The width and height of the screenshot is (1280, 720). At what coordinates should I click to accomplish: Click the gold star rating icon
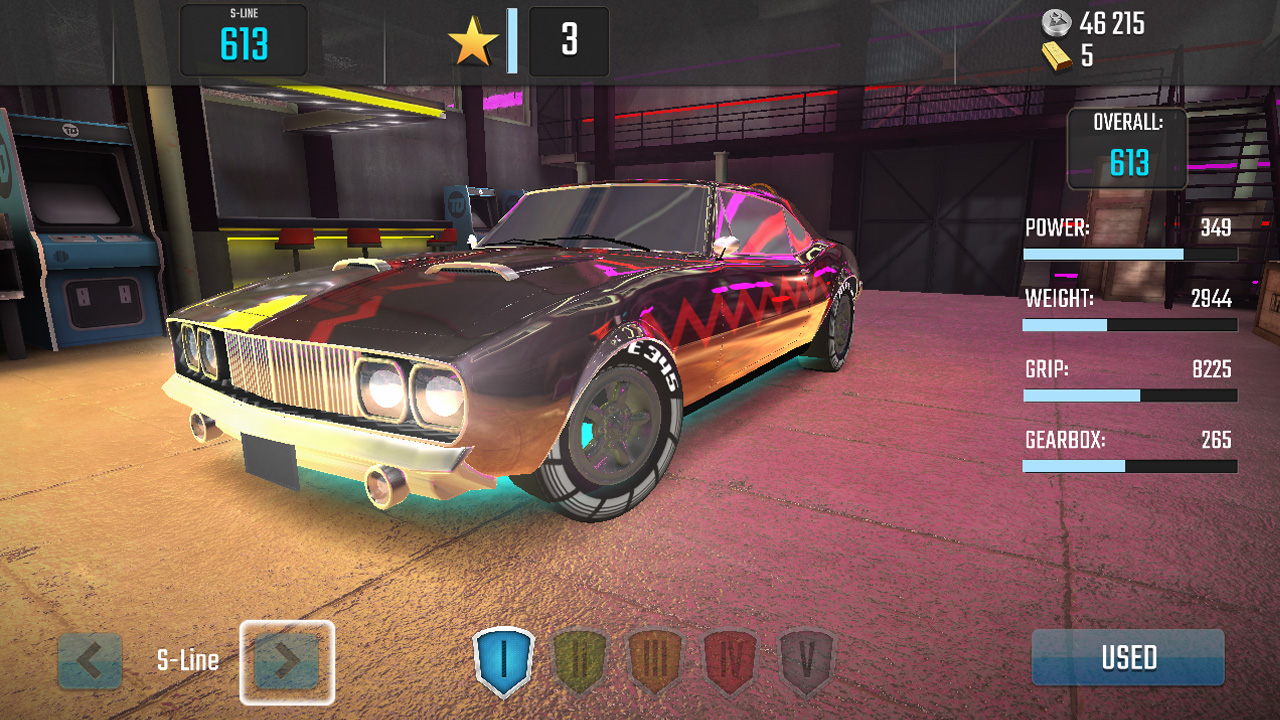471,42
